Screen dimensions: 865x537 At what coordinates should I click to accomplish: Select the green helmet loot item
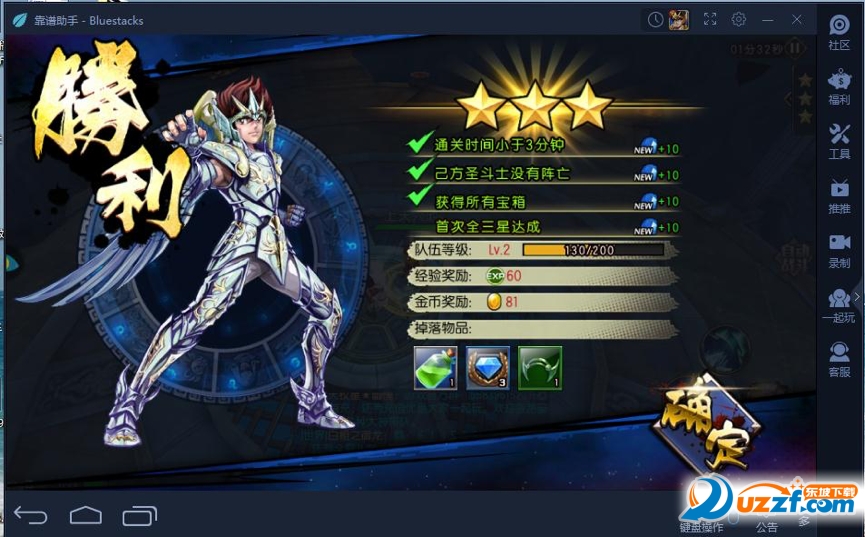click(540, 368)
